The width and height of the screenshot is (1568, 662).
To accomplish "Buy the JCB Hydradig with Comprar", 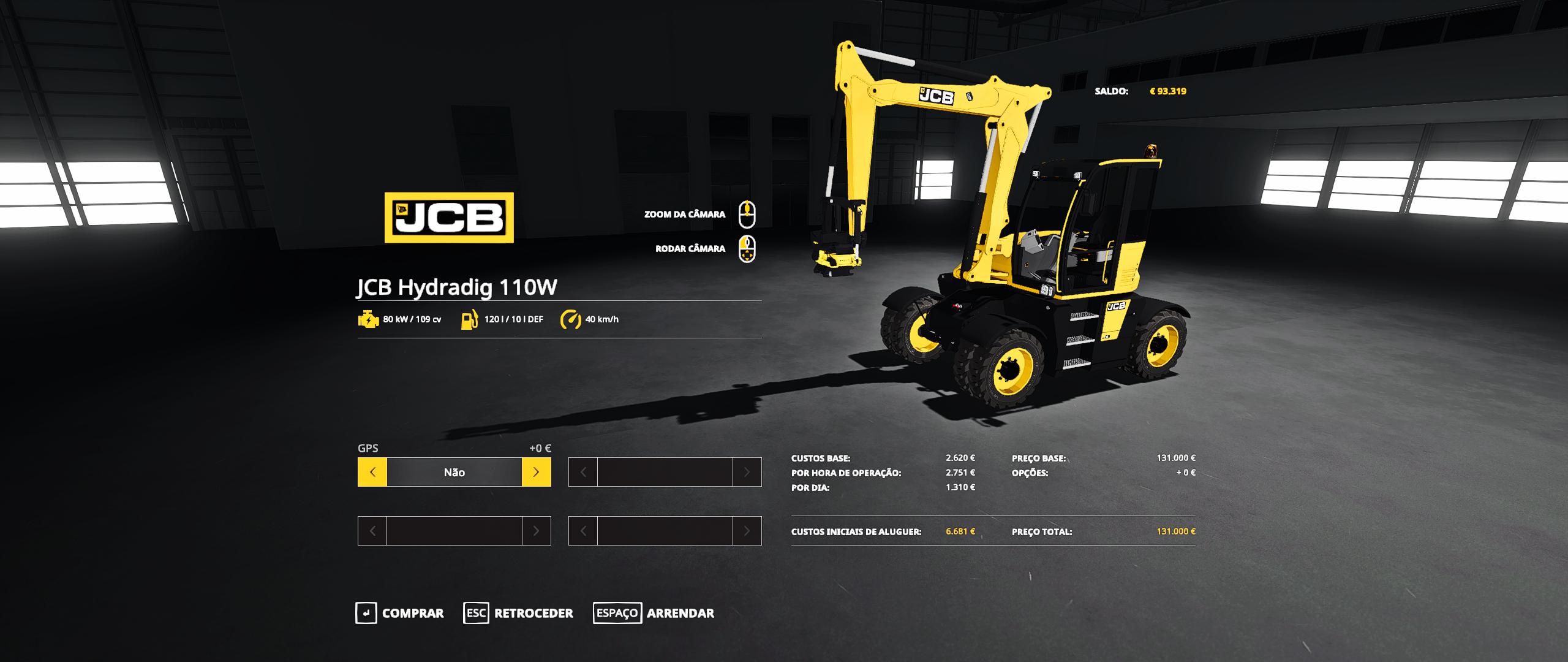I will pyautogui.click(x=400, y=613).
